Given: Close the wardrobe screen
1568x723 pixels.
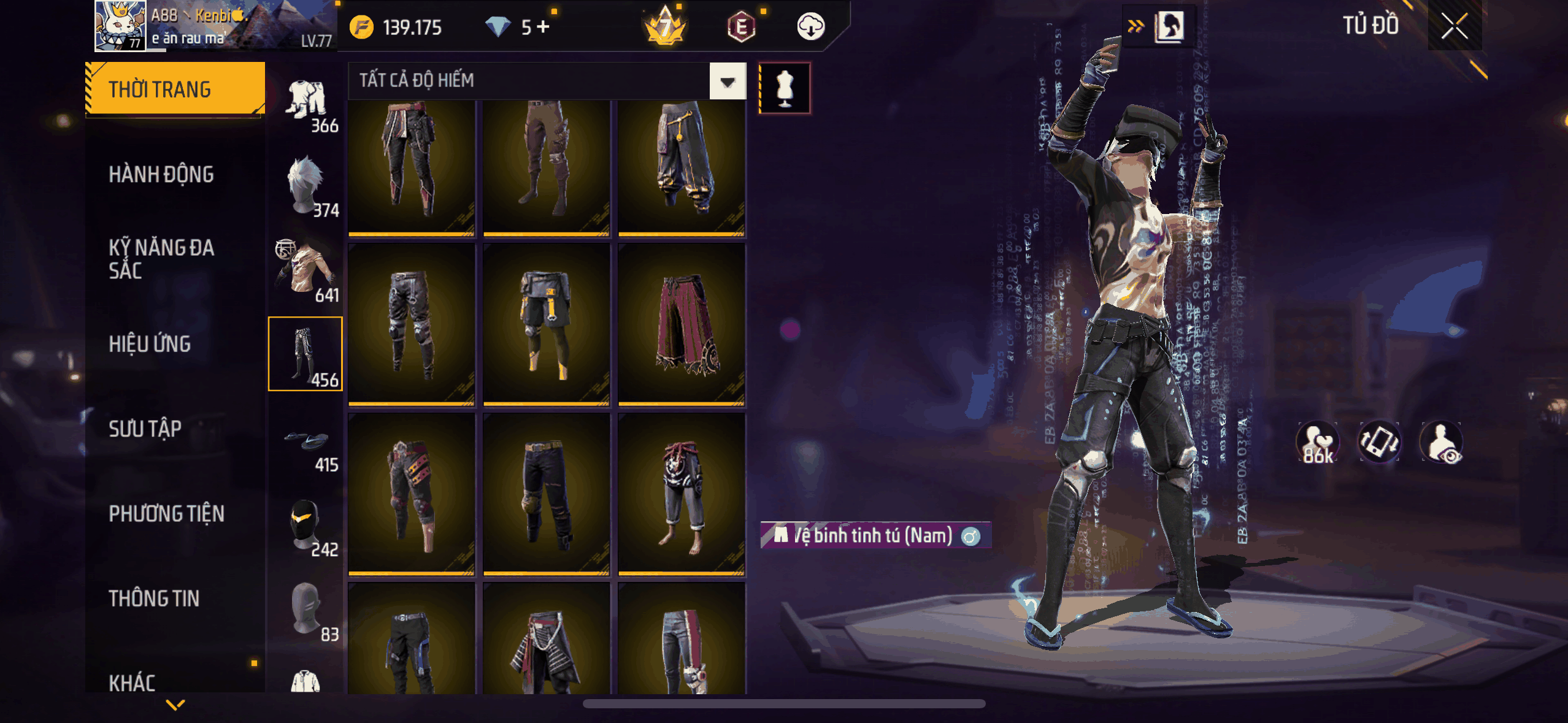Looking at the screenshot, I should pos(1454,26).
